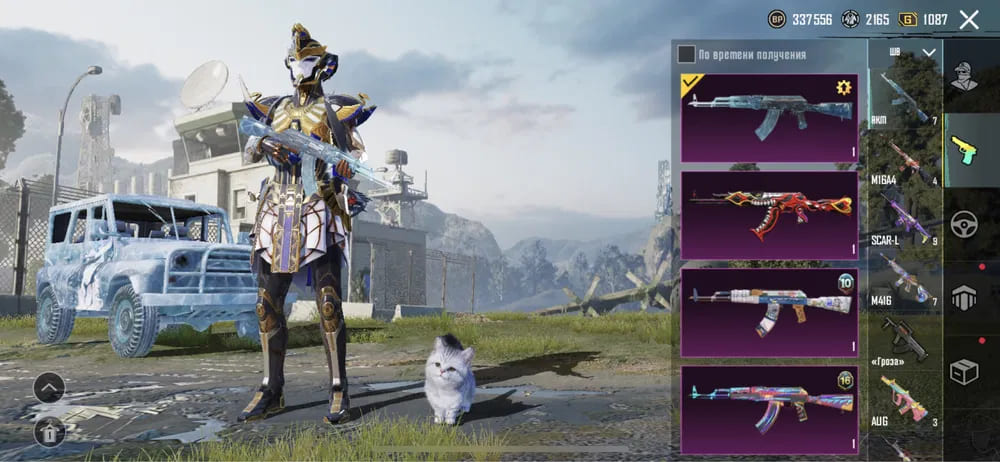Choose the red dragon AKM skin
The image size is (1000, 462).
click(x=768, y=215)
